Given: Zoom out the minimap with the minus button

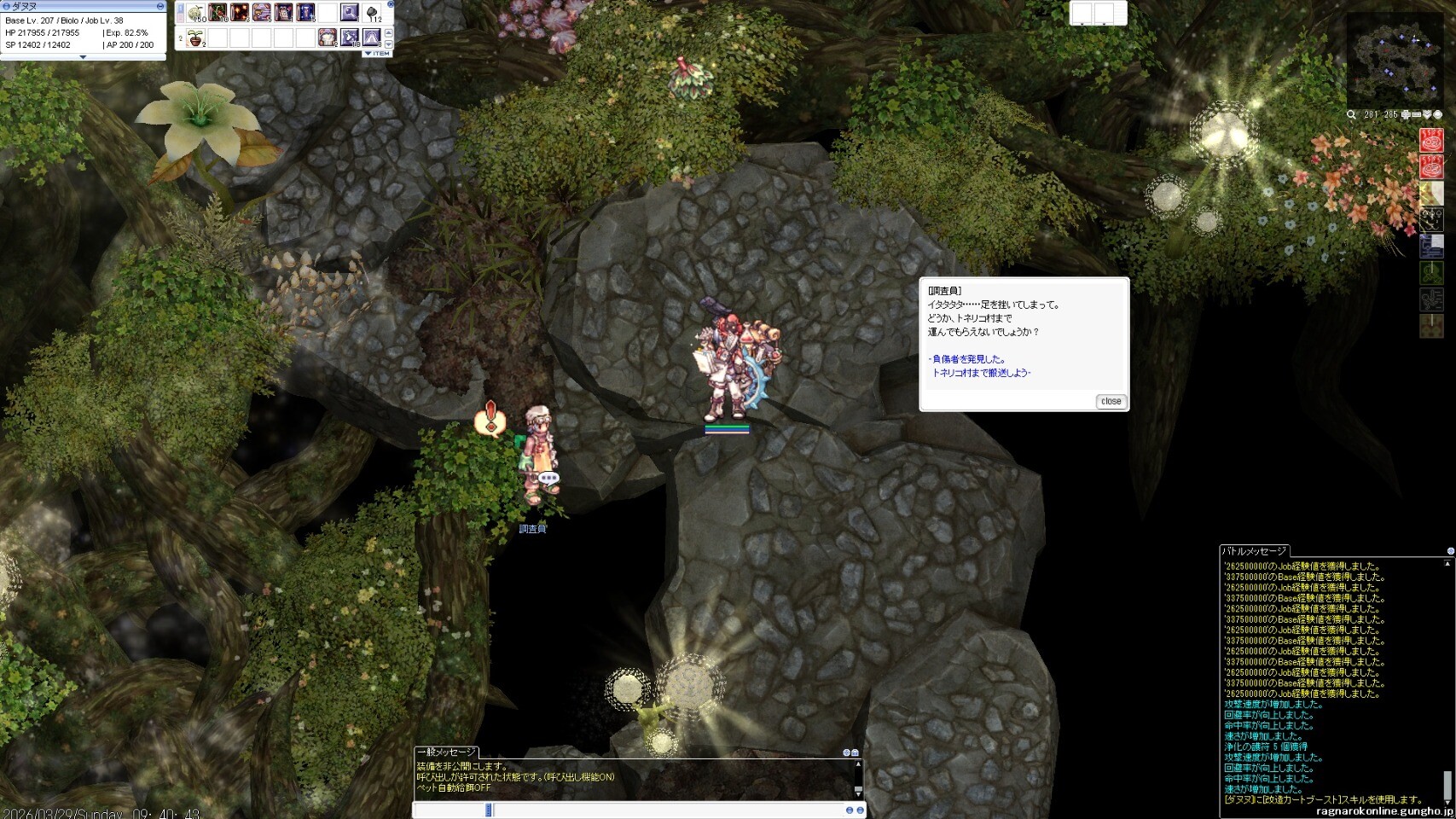Looking at the screenshot, I should (1416, 114).
